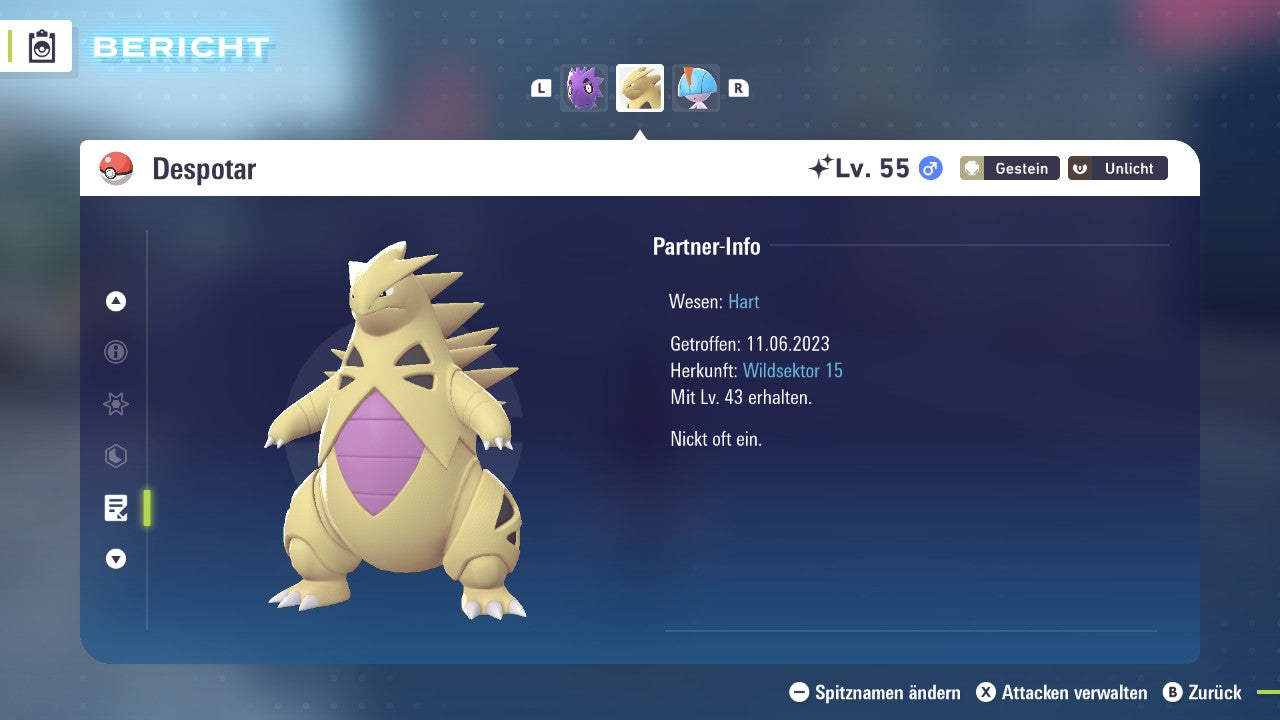
Task: Click the up arrow above the sidebar icons
Action: click(x=115, y=300)
